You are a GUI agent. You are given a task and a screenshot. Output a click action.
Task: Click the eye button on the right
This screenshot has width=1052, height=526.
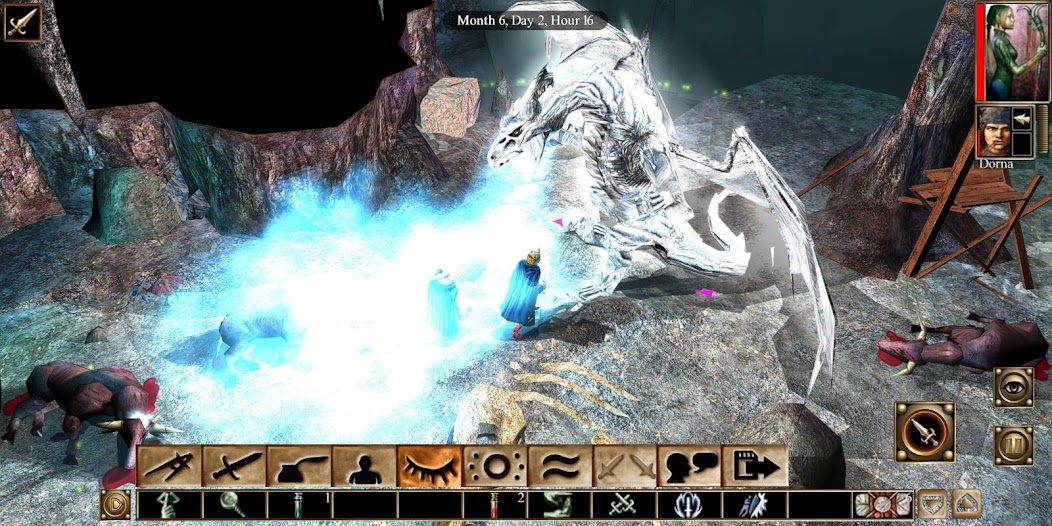coord(1013,387)
